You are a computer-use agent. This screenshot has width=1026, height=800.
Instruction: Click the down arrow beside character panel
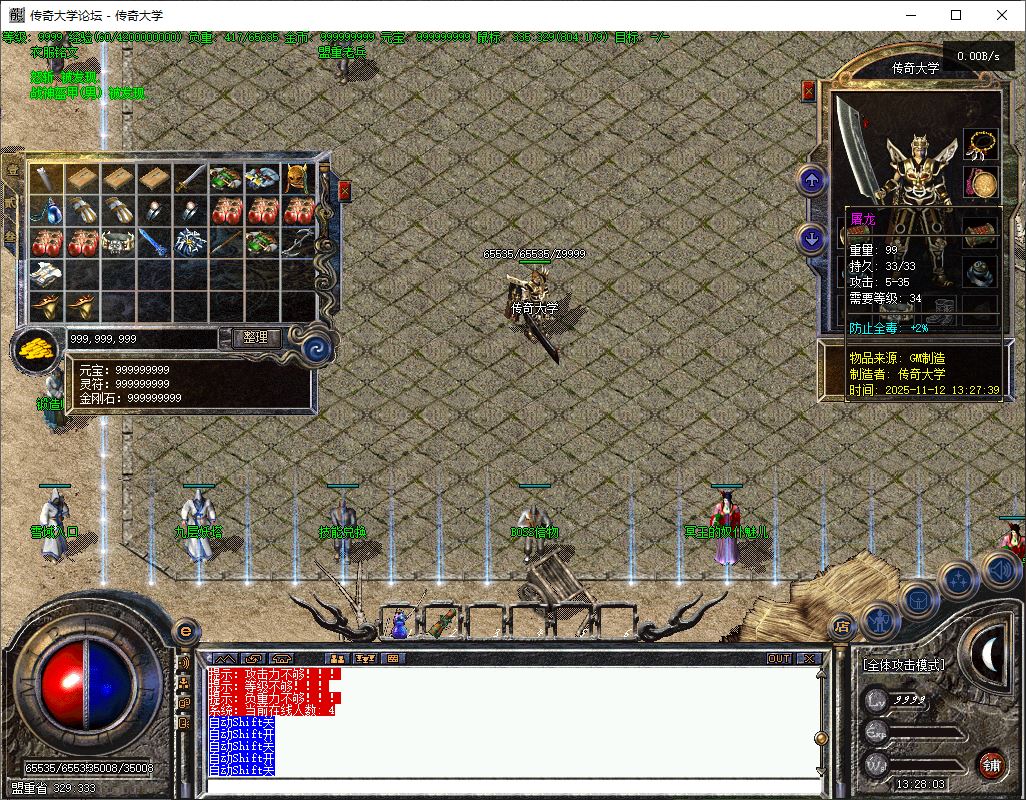pyautogui.click(x=811, y=238)
